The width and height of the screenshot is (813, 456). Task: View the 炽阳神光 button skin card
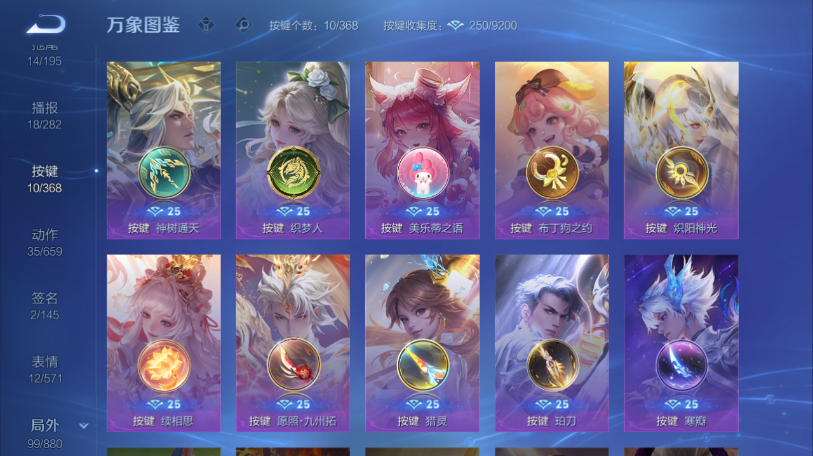[x=681, y=150]
